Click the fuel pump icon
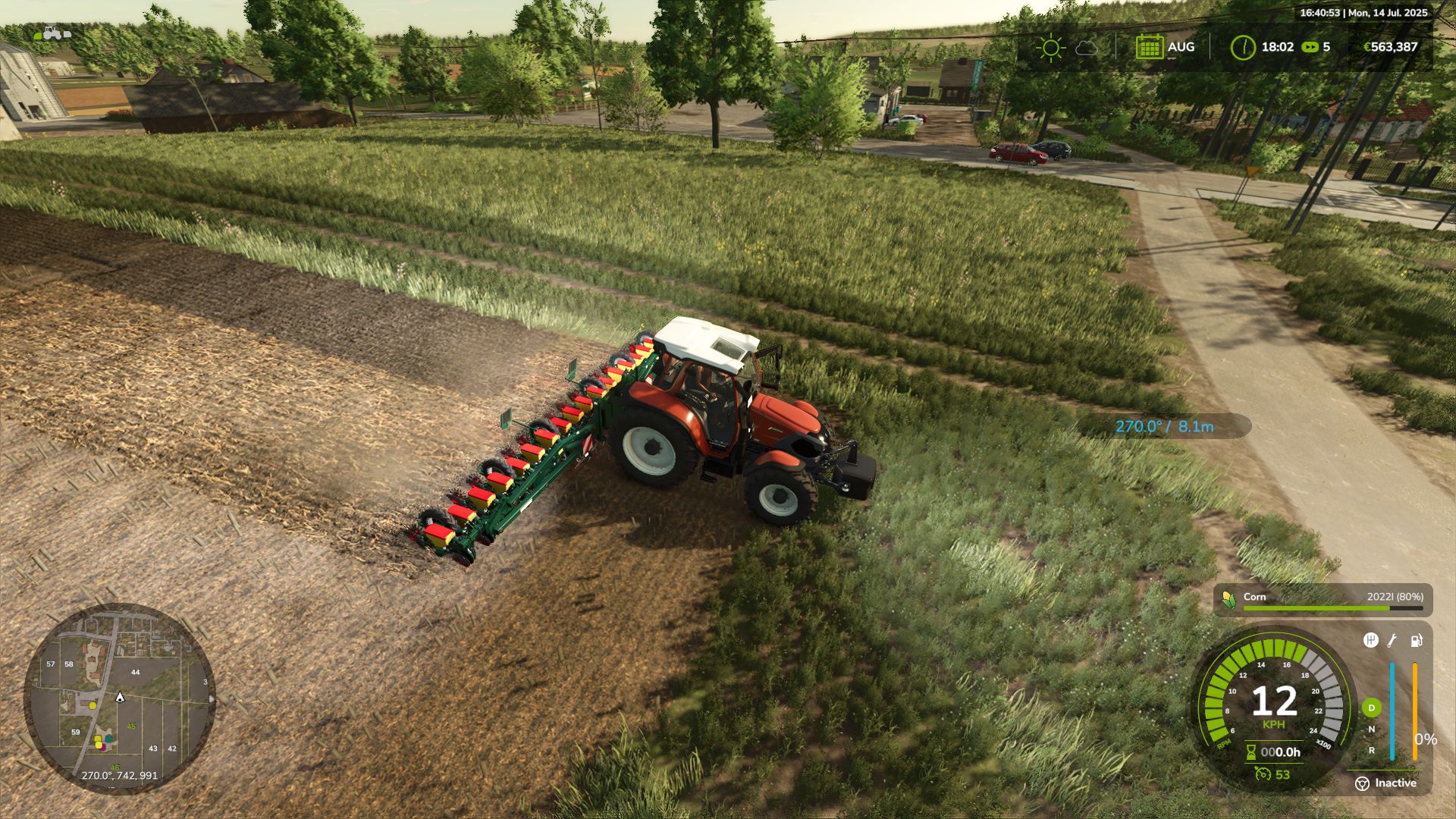The image size is (1456, 819). 1416,641
